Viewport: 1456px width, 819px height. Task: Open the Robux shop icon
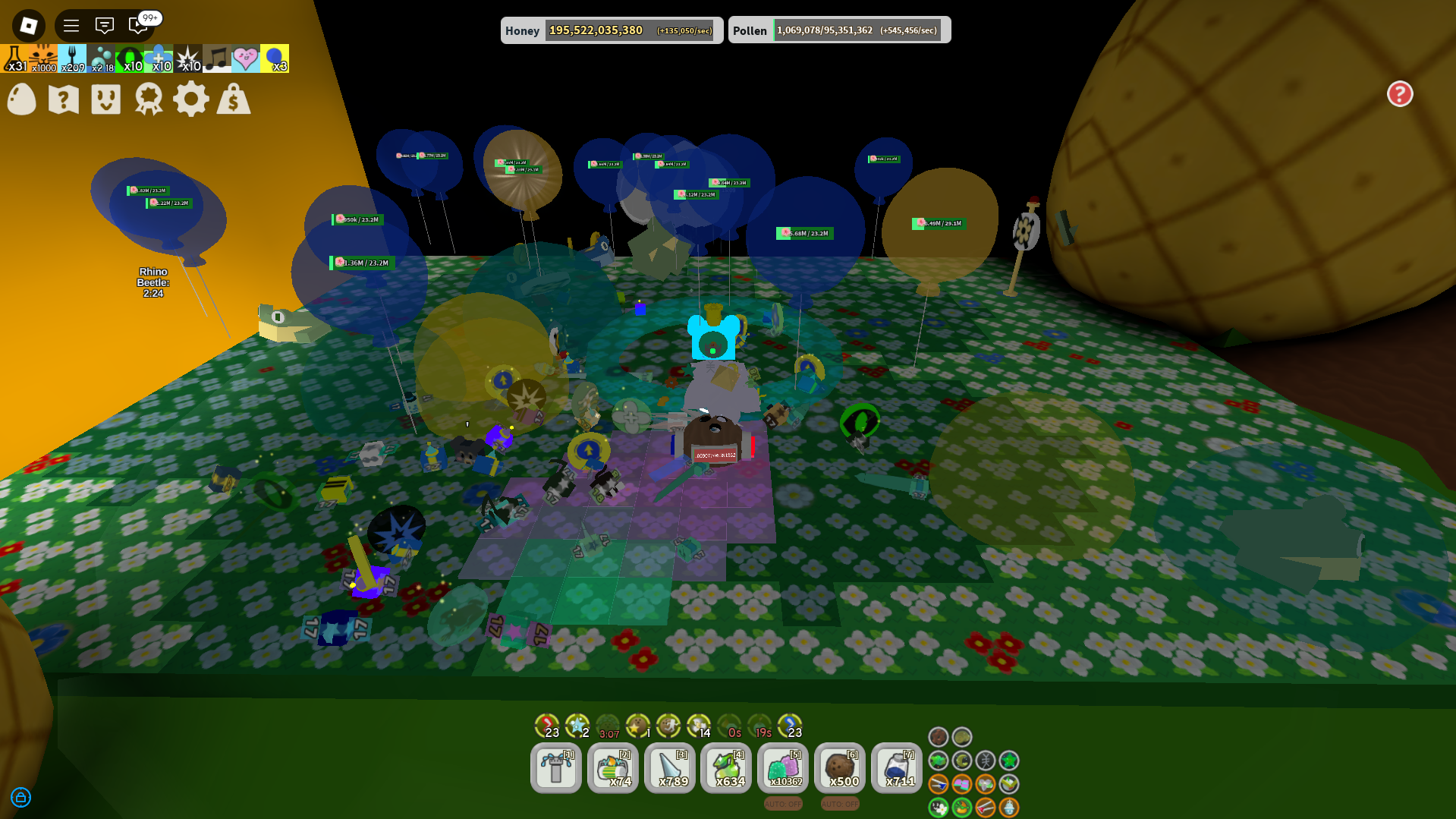pyautogui.click(x=233, y=99)
